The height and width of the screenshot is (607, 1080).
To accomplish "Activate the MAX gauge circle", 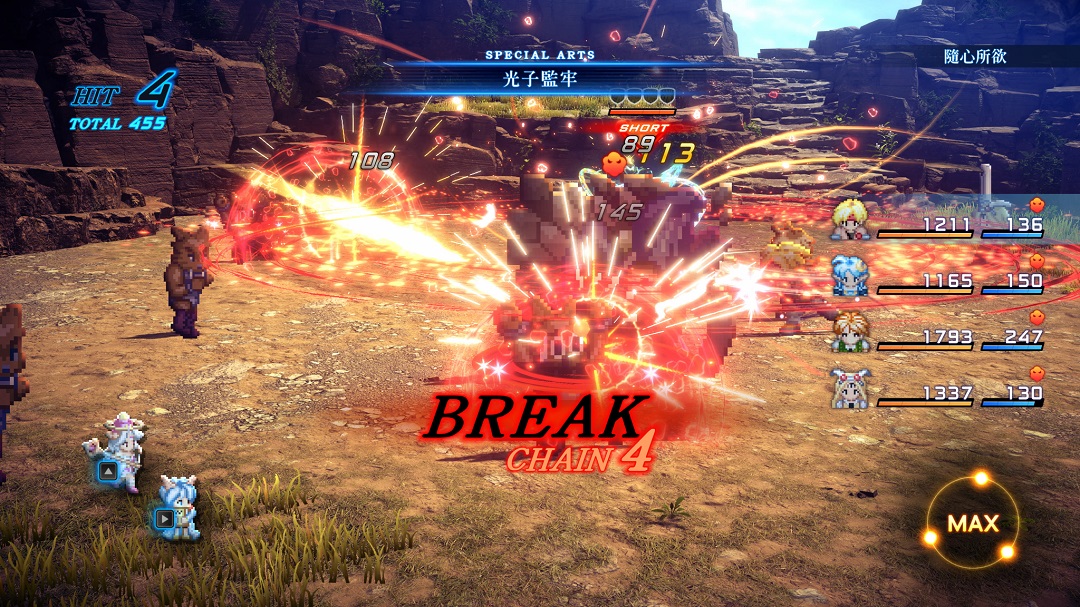I will pos(972,522).
